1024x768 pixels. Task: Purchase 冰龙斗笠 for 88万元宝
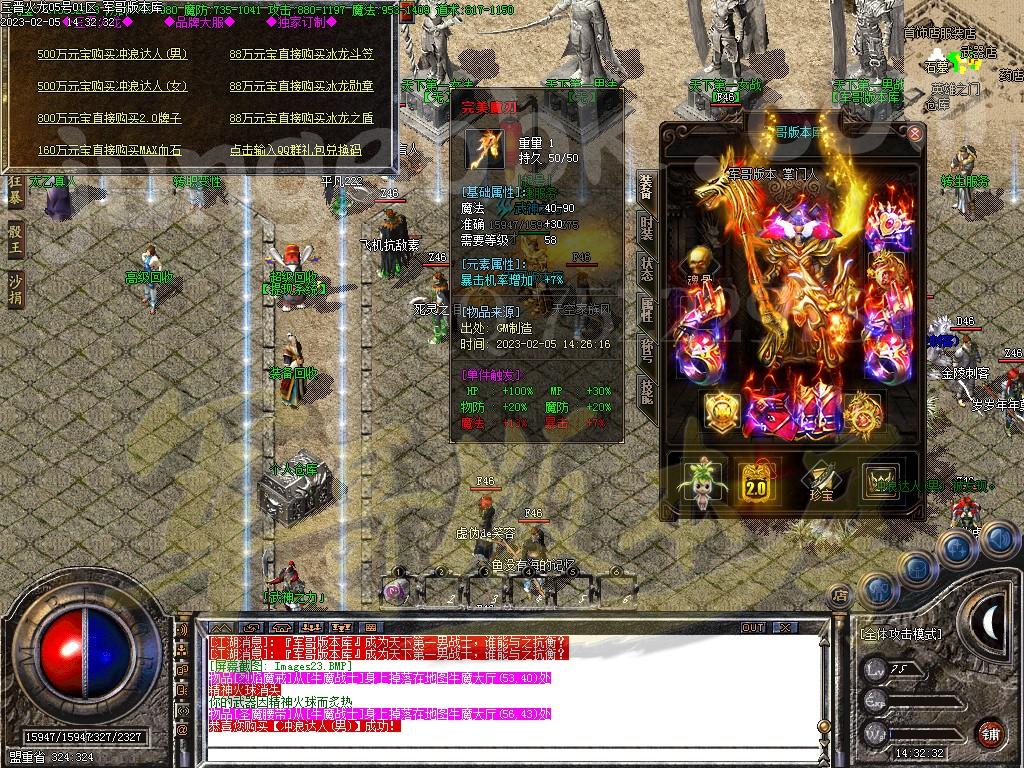[x=301, y=54]
